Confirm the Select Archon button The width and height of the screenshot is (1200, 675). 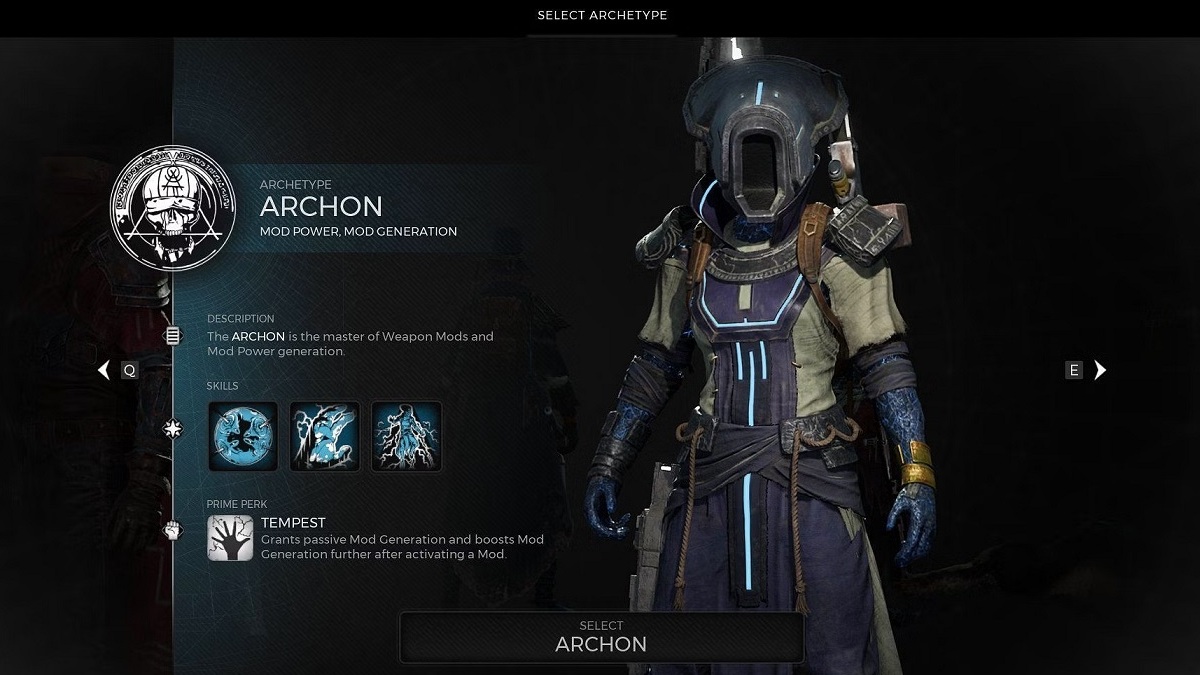click(x=601, y=637)
